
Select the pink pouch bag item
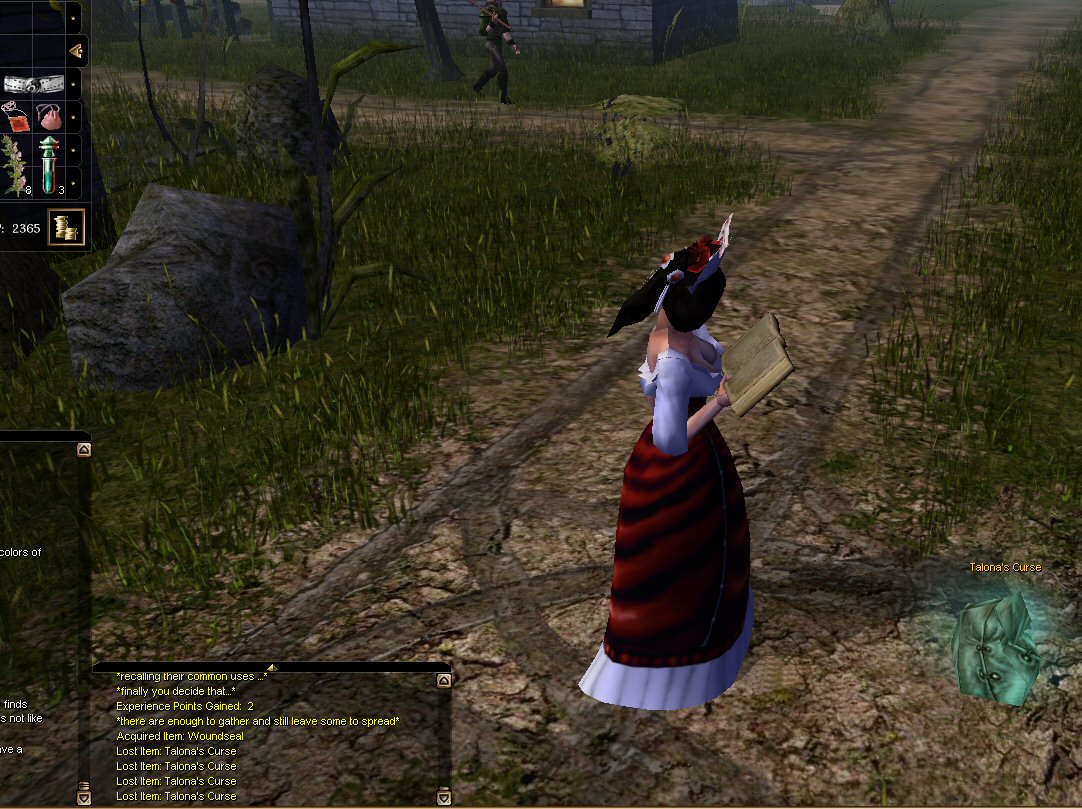coord(48,118)
